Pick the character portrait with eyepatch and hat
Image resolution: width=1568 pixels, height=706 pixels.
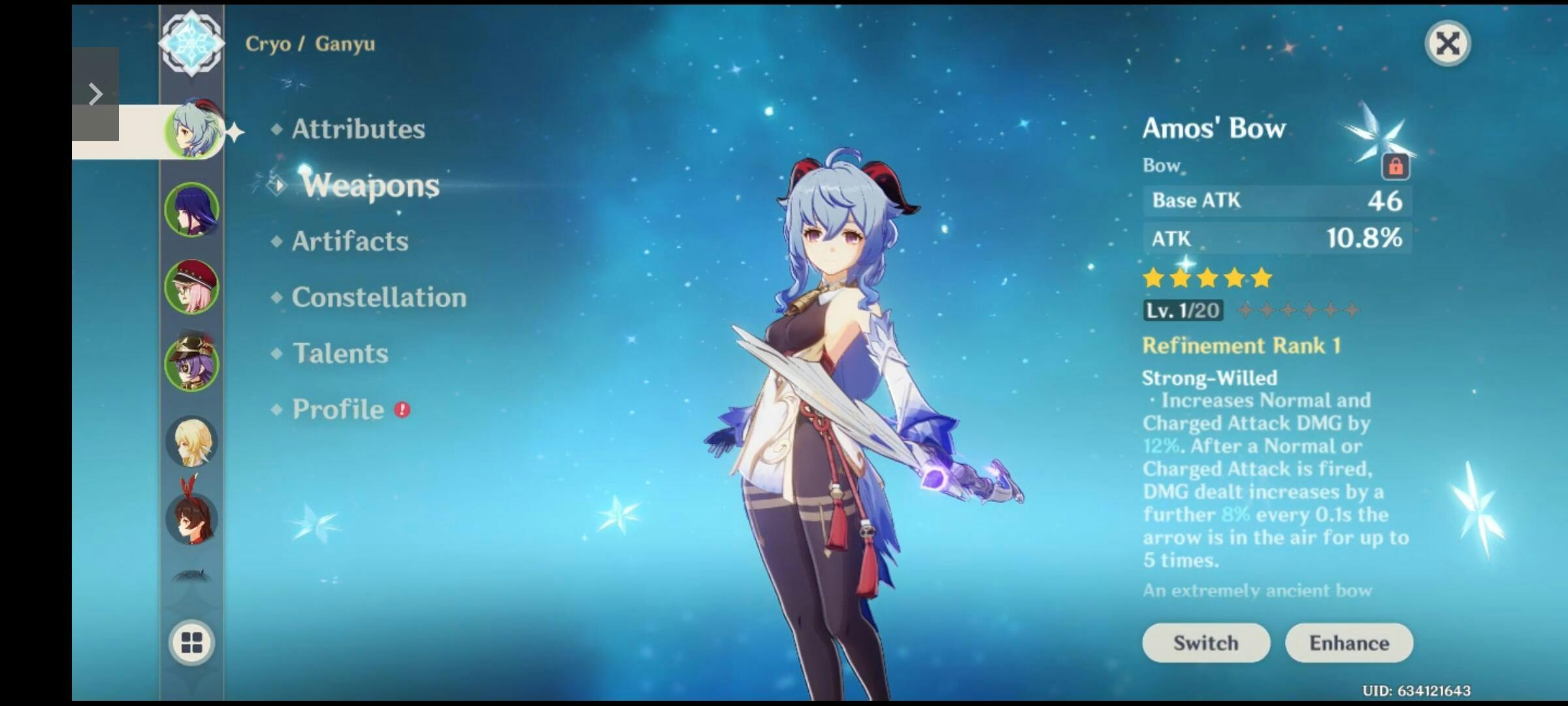coord(191,363)
